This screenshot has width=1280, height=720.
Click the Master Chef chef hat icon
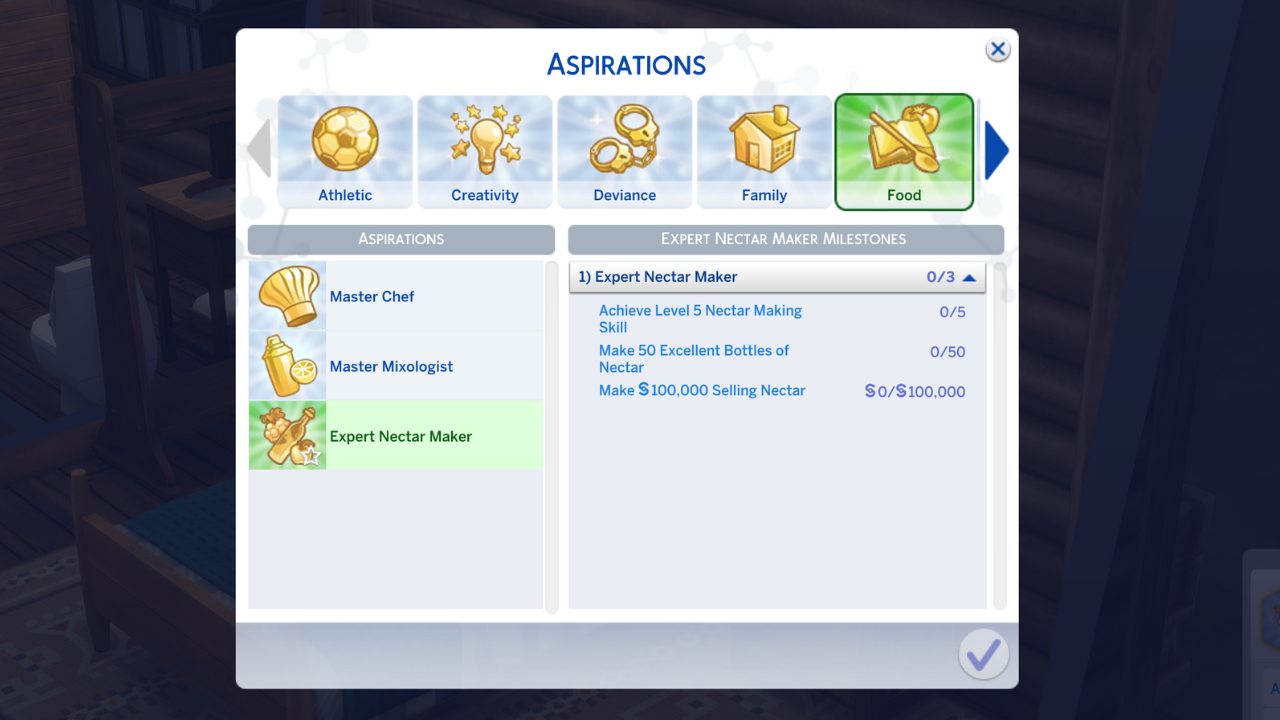click(x=287, y=296)
